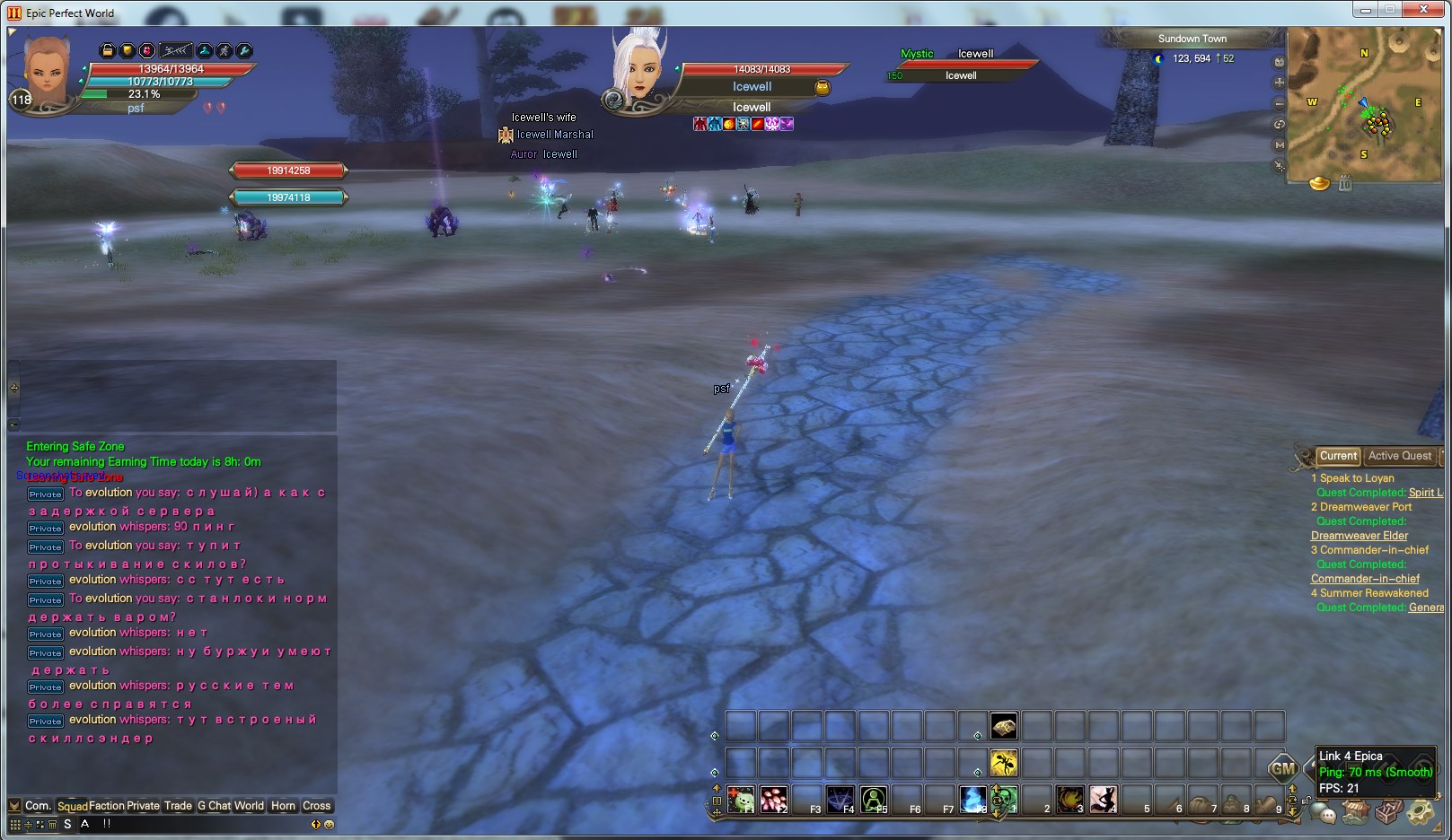The width and height of the screenshot is (1452, 840).
Task: Open the calendar events icon
Action: (x=1345, y=184)
